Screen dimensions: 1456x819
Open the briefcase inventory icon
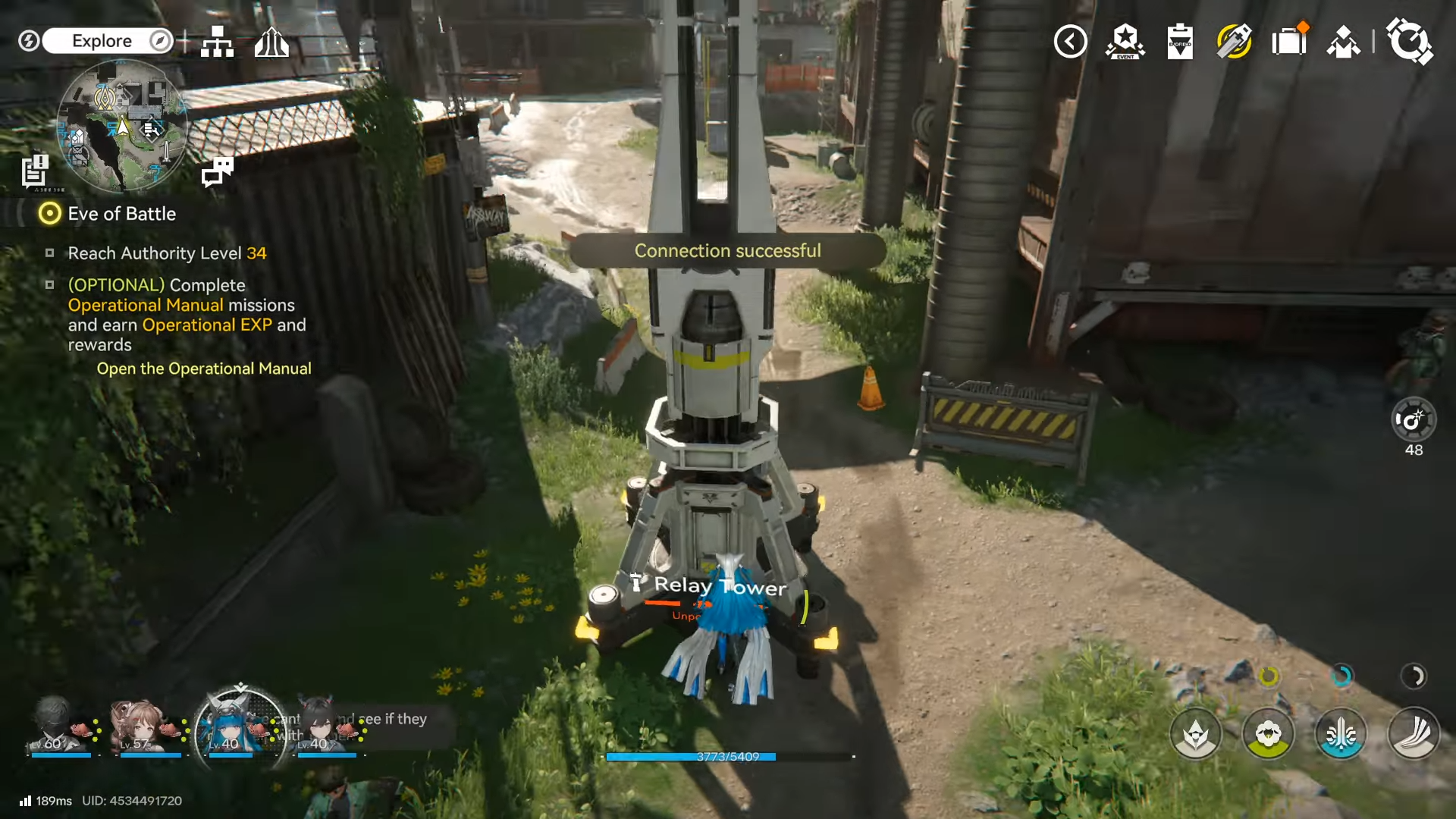(1288, 42)
